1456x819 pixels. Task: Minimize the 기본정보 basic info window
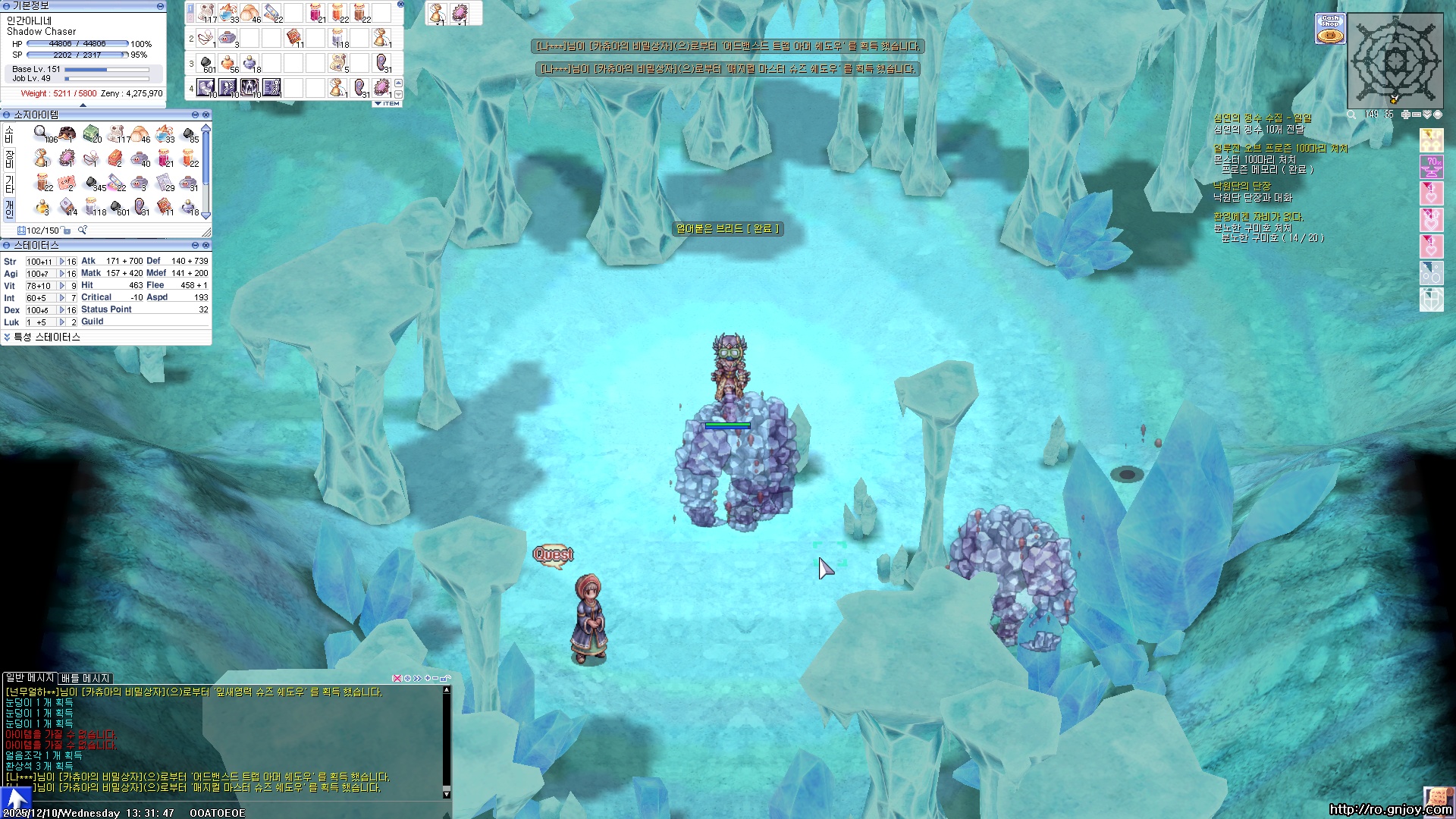tap(160, 6)
